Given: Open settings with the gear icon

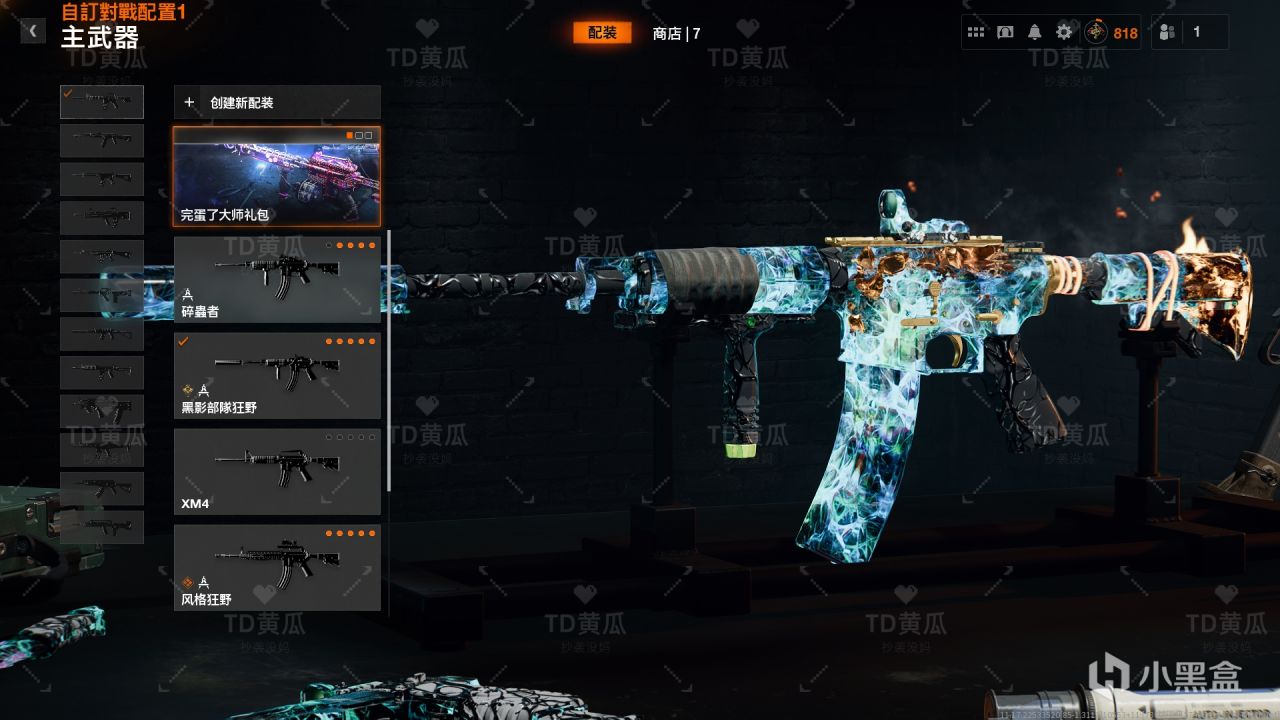Looking at the screenshot, I should coord(1064,32).
